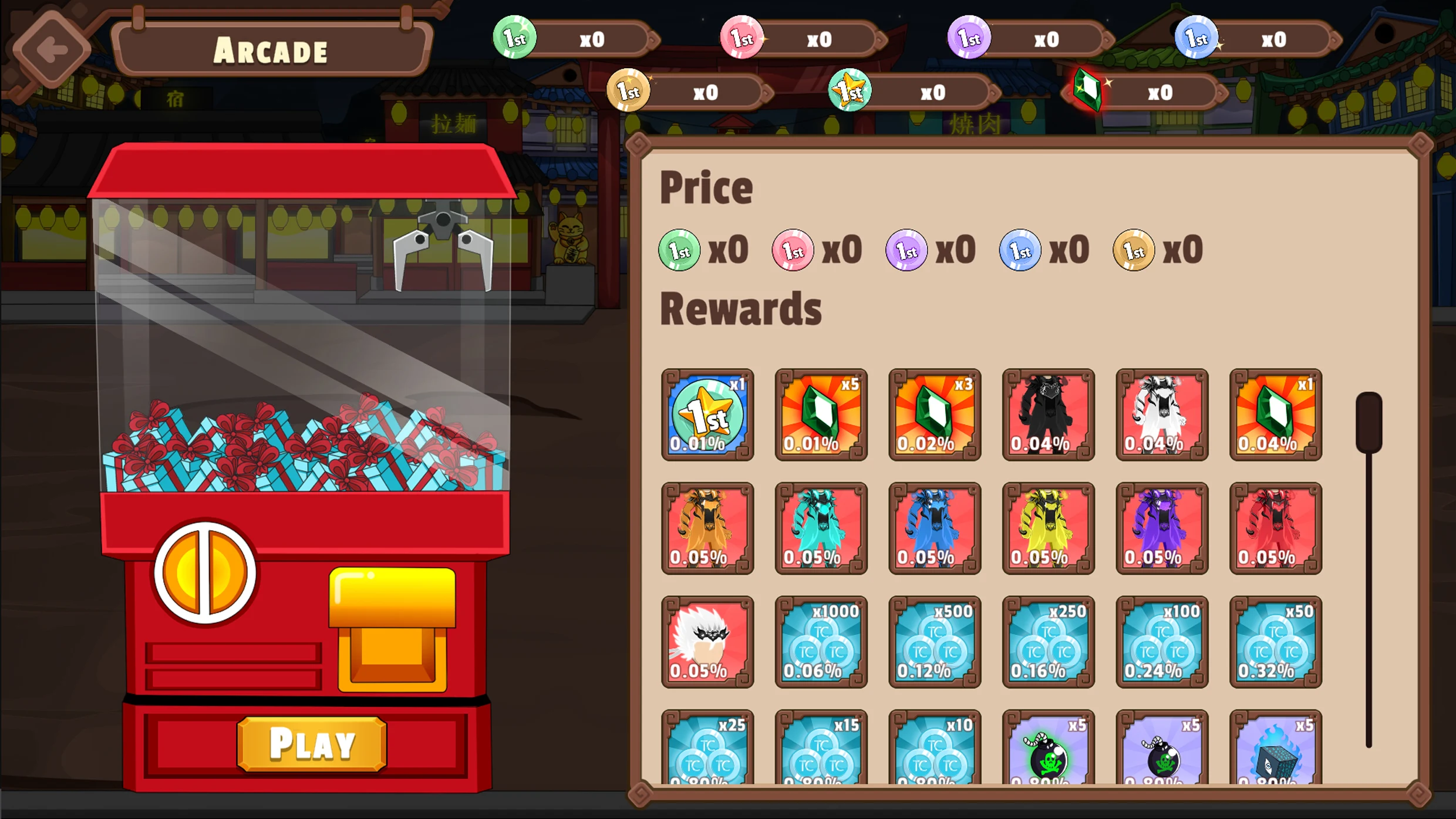The height and width of the screenshot is (819, 1456).
Task: Click the x50 TC coin reward thumbnail
Action: click(1275, 642)
